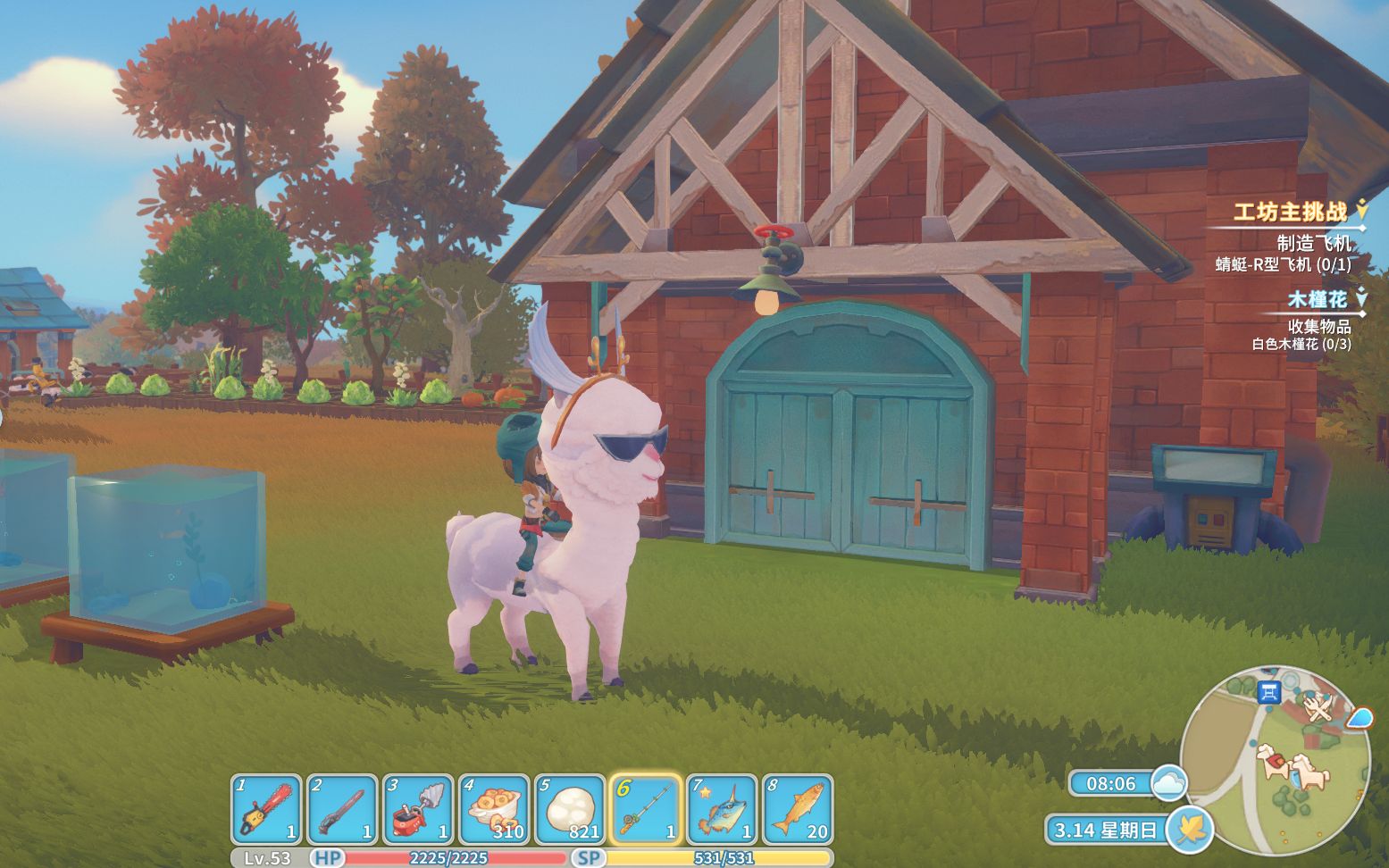The height and width of the screenshot is (868, 1389).
Task: Click the water droplet marker at minimap edge
Action: (1359, 717)
